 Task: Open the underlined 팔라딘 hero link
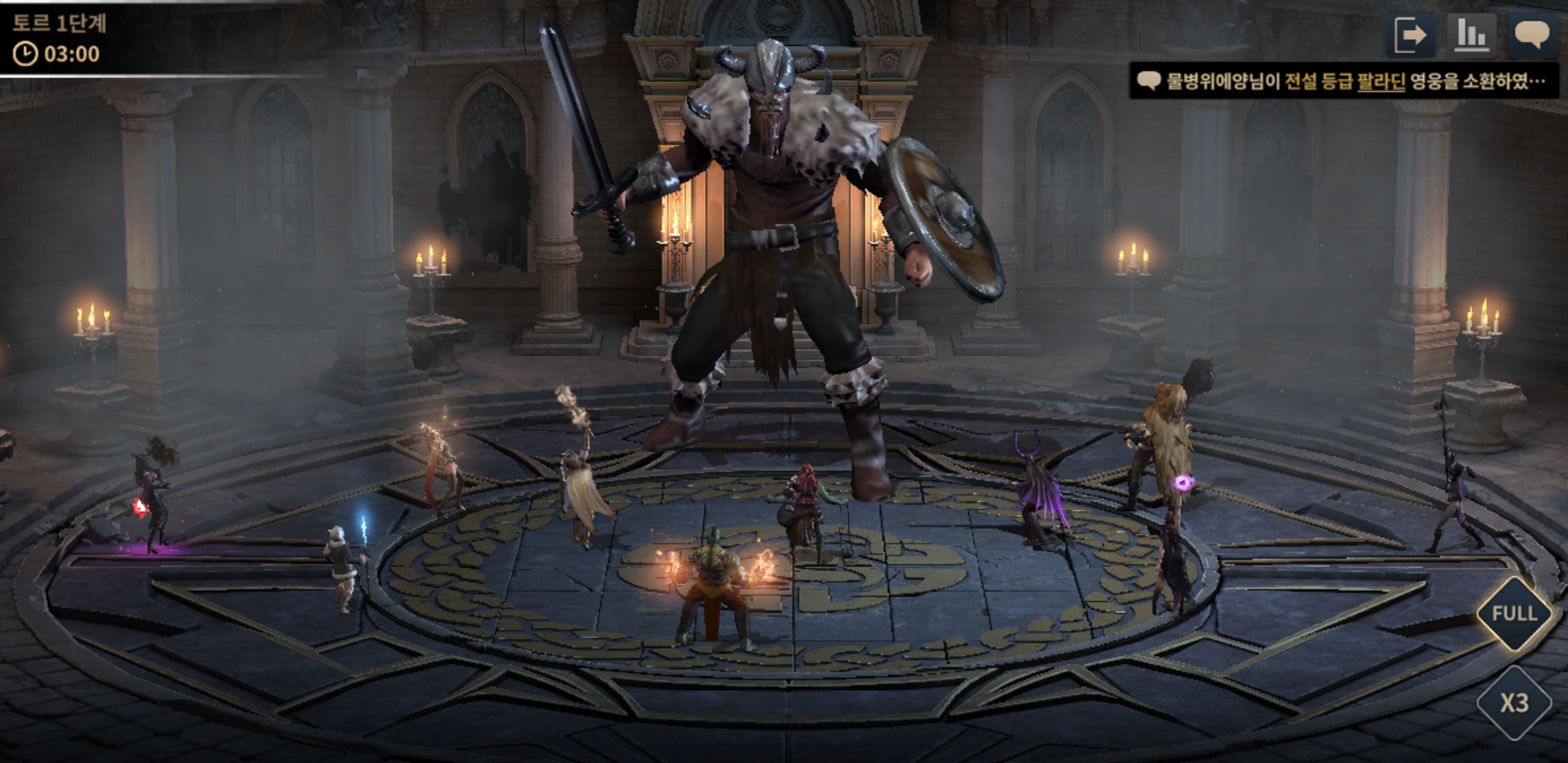(x=1380, y=81)
